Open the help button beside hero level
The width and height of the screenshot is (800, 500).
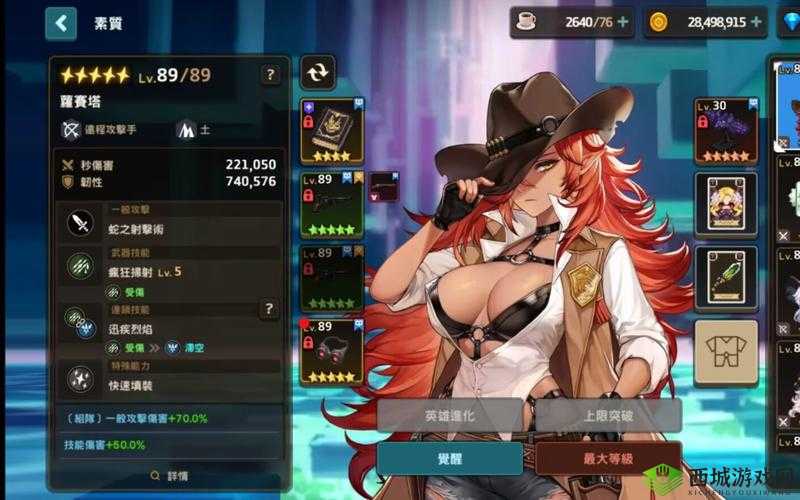point(270,74)
